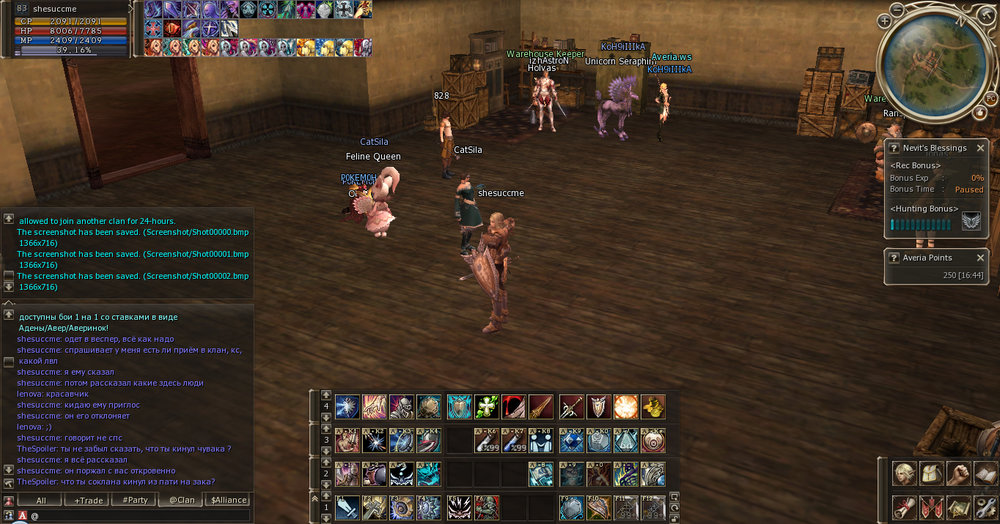Close the Averia Points panel
The height and width of the screenshot is (524, 1000).
[981, 257]
